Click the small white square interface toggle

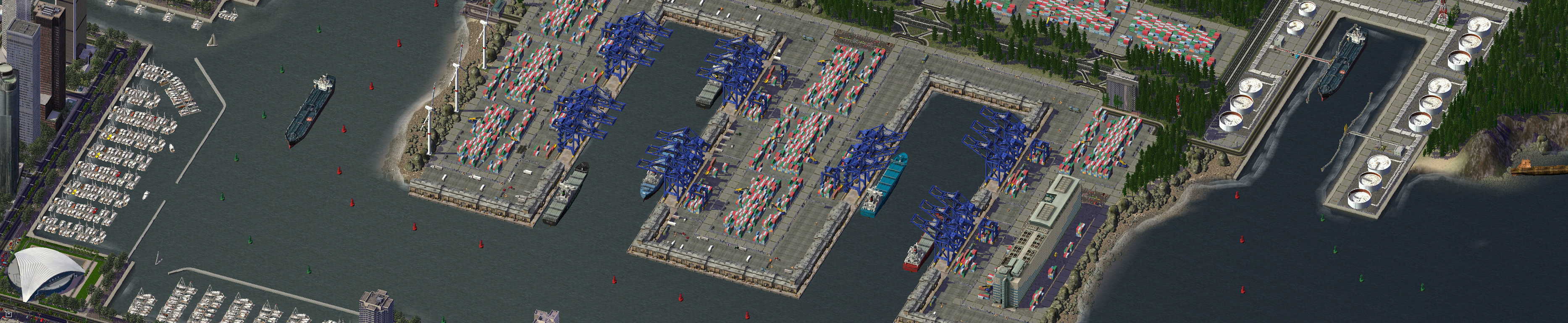(8, 315)
